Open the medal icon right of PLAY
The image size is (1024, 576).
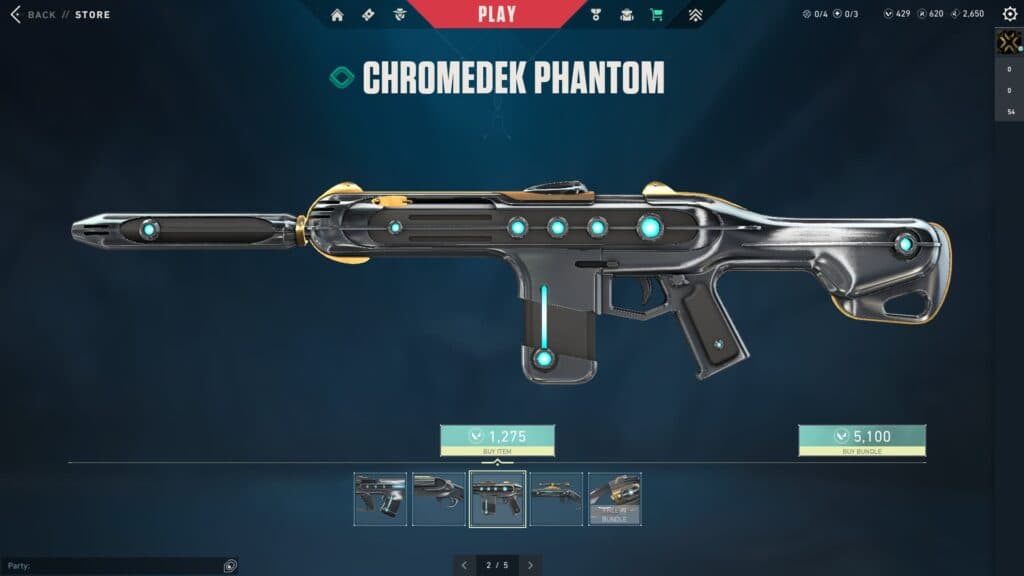click(x=598, y=15)
